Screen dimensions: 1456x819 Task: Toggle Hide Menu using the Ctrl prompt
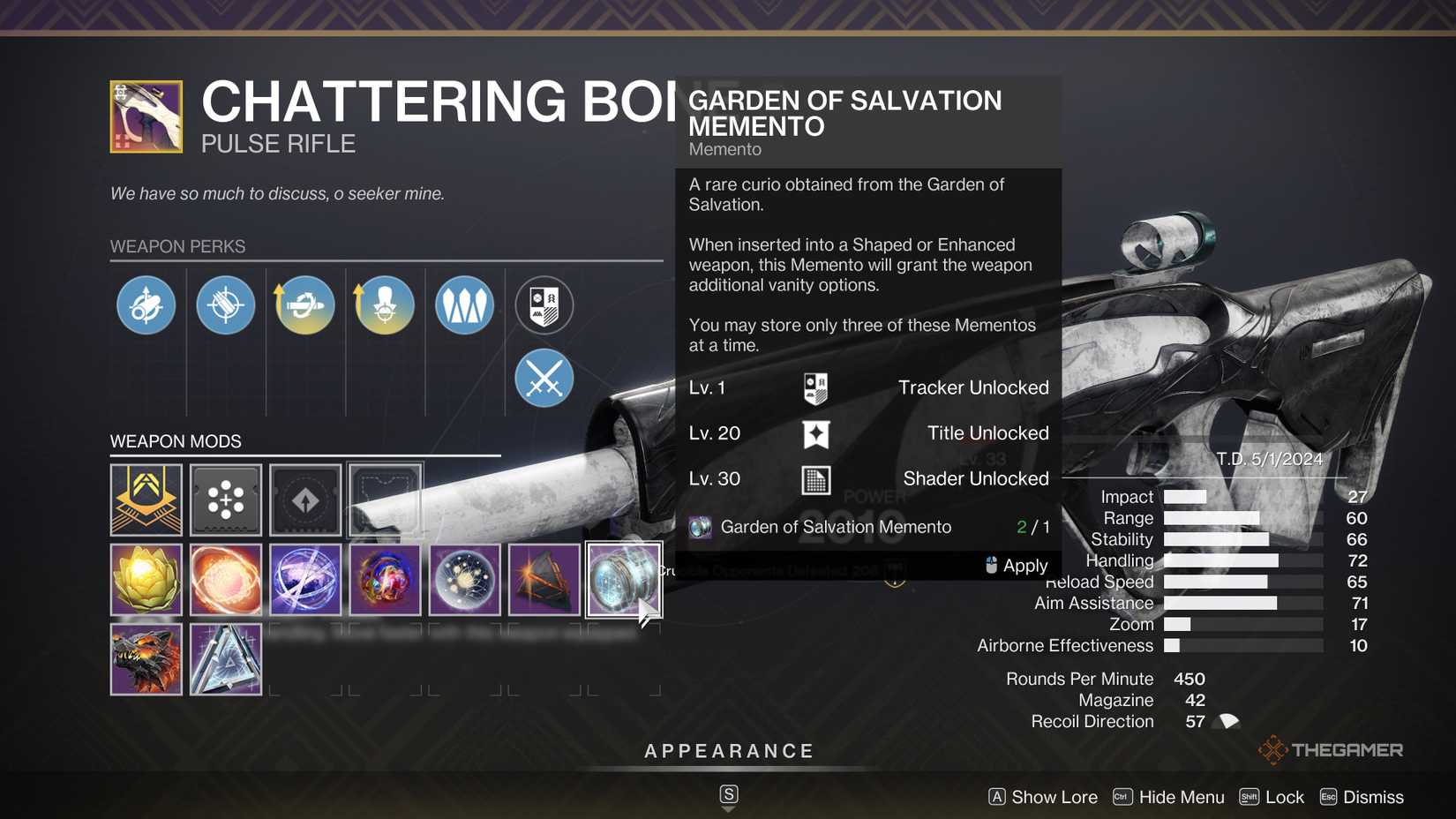[1167, 797]
